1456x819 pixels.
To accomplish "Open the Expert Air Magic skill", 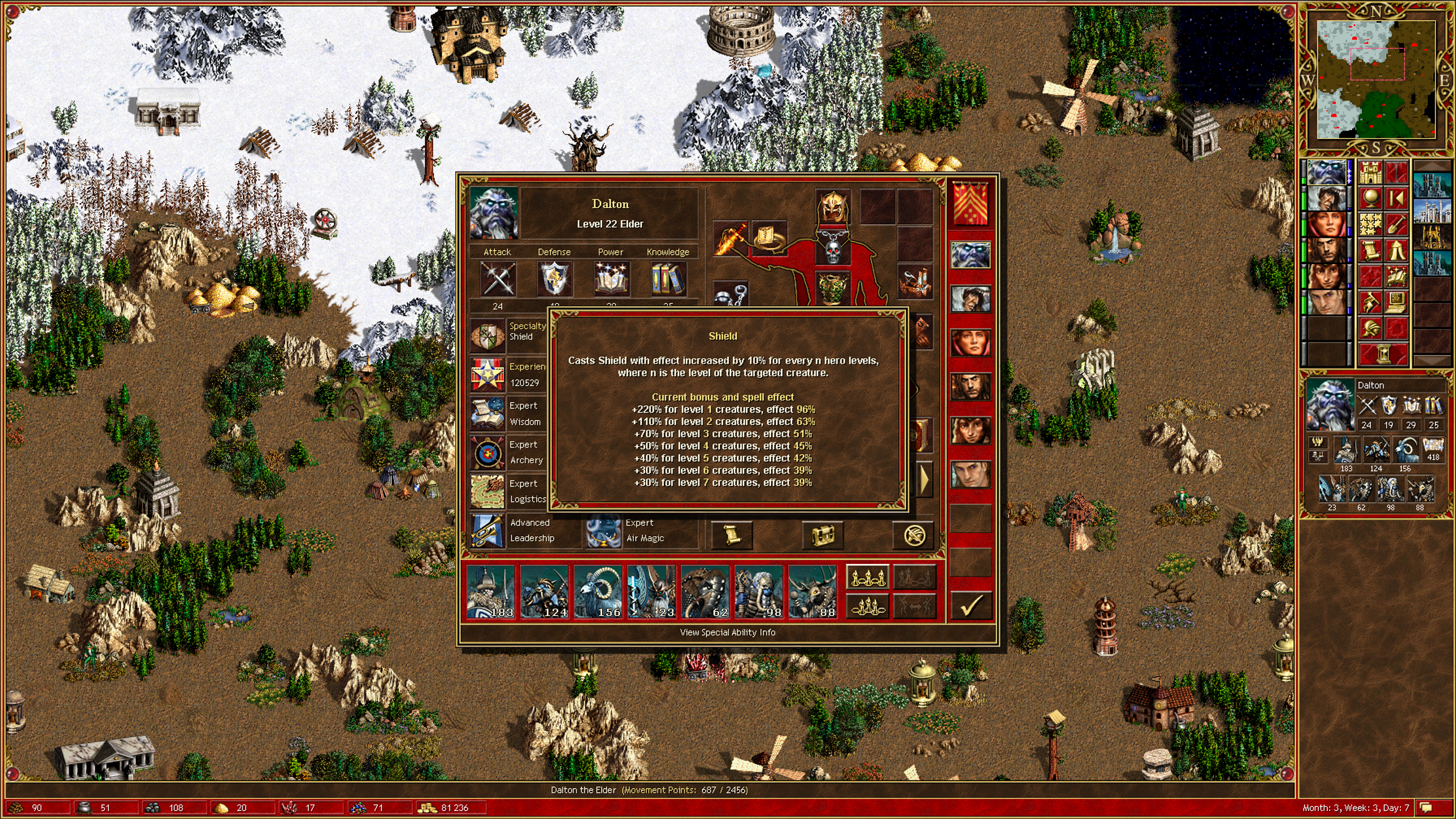I will (x=604, y=530).
